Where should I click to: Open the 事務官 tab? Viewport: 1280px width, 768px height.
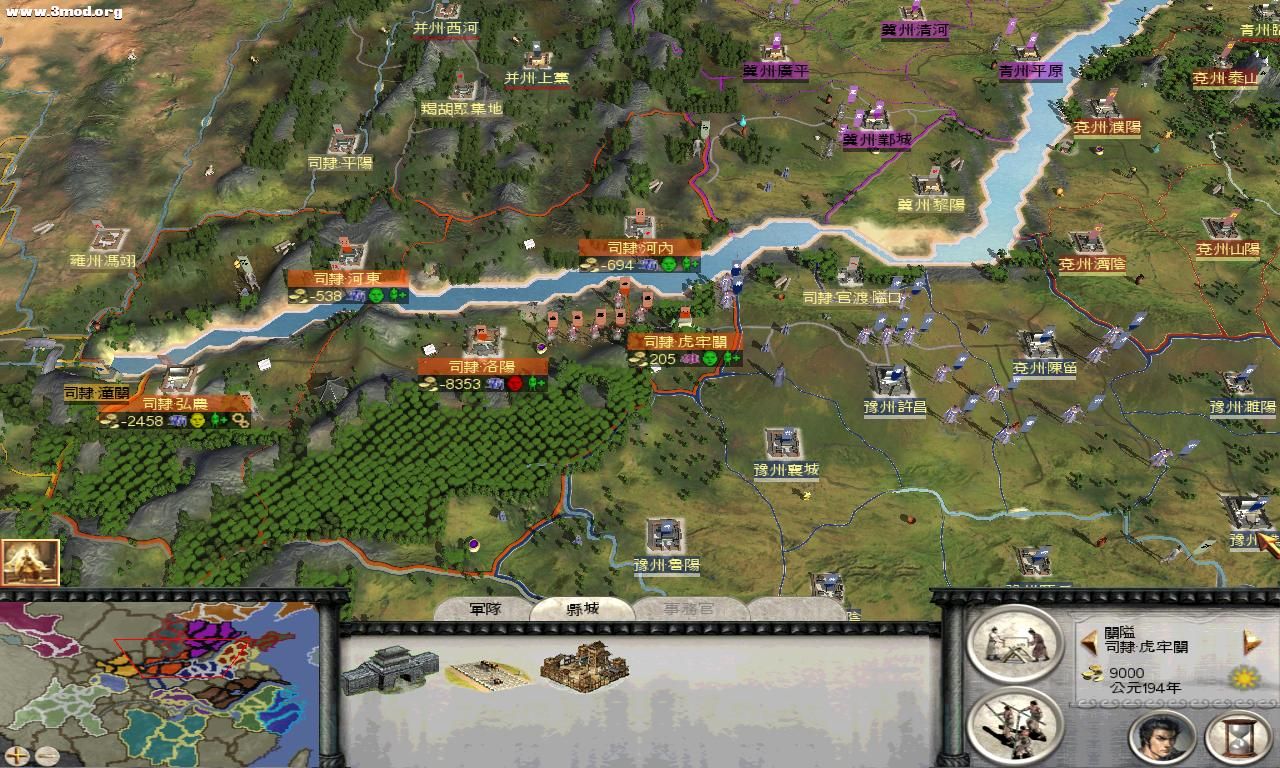(687, 607)
